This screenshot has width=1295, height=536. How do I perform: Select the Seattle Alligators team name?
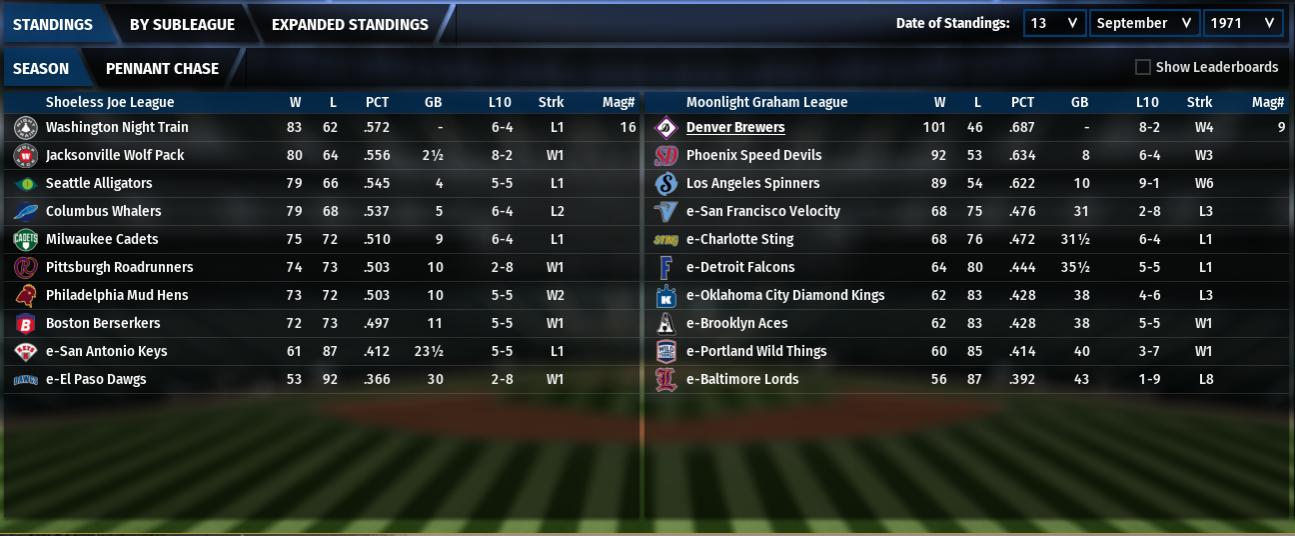[99, 183]
